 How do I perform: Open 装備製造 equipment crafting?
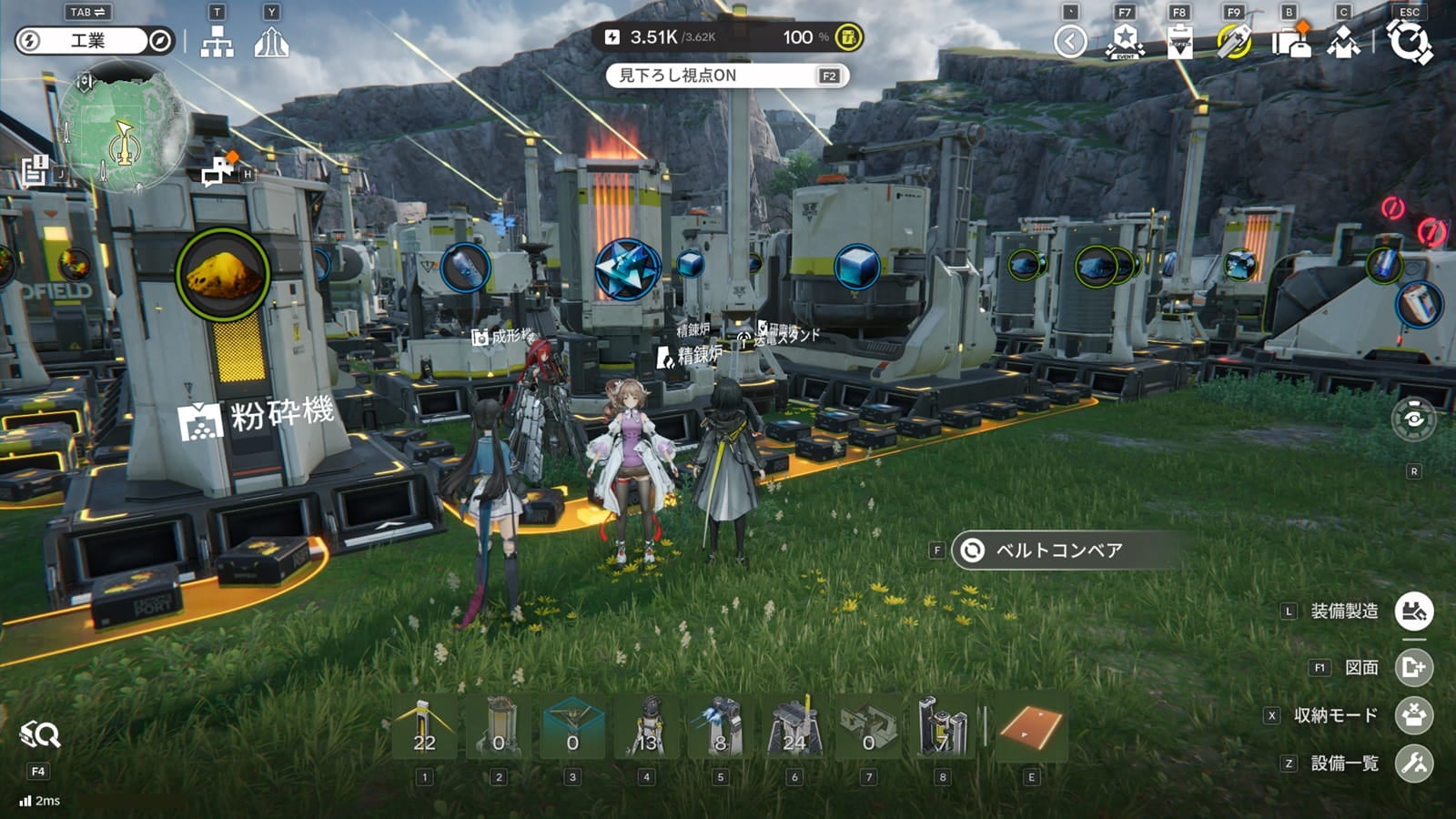(1414, 612)
